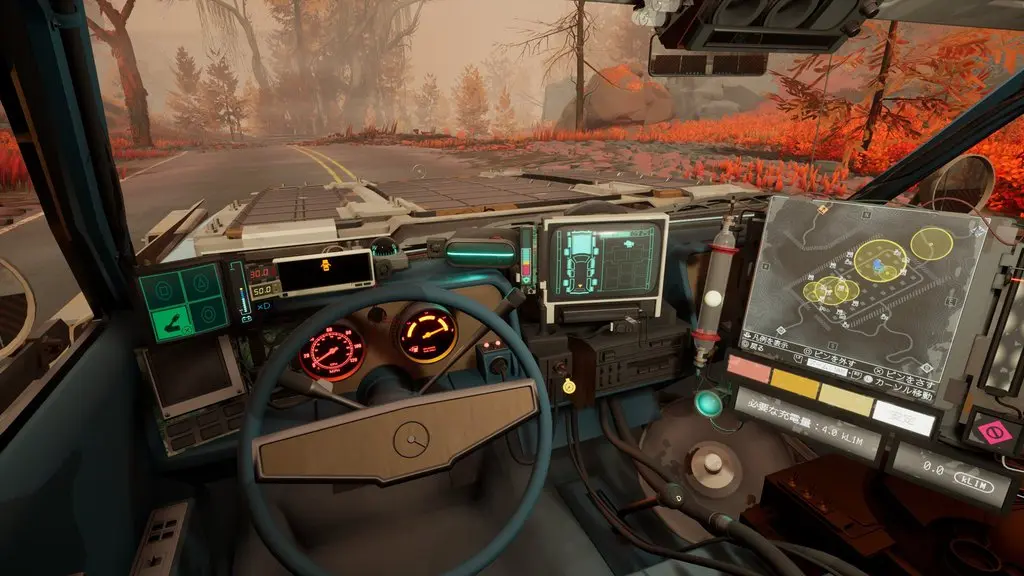Click the white labeled swatch below the map
The height and width of the screenshot is (576, 1024).
[x=902, y=415]
